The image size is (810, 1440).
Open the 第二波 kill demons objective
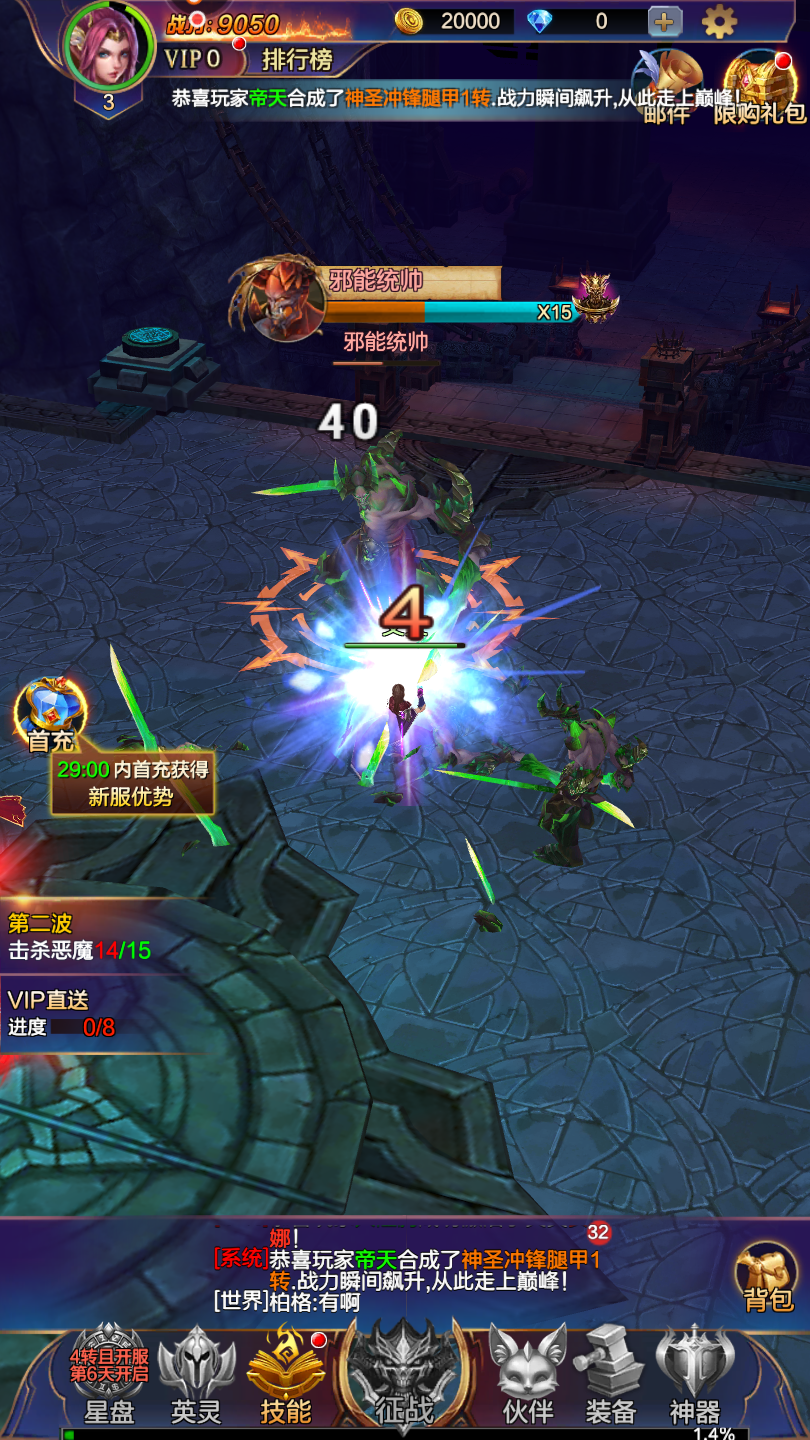80,937
